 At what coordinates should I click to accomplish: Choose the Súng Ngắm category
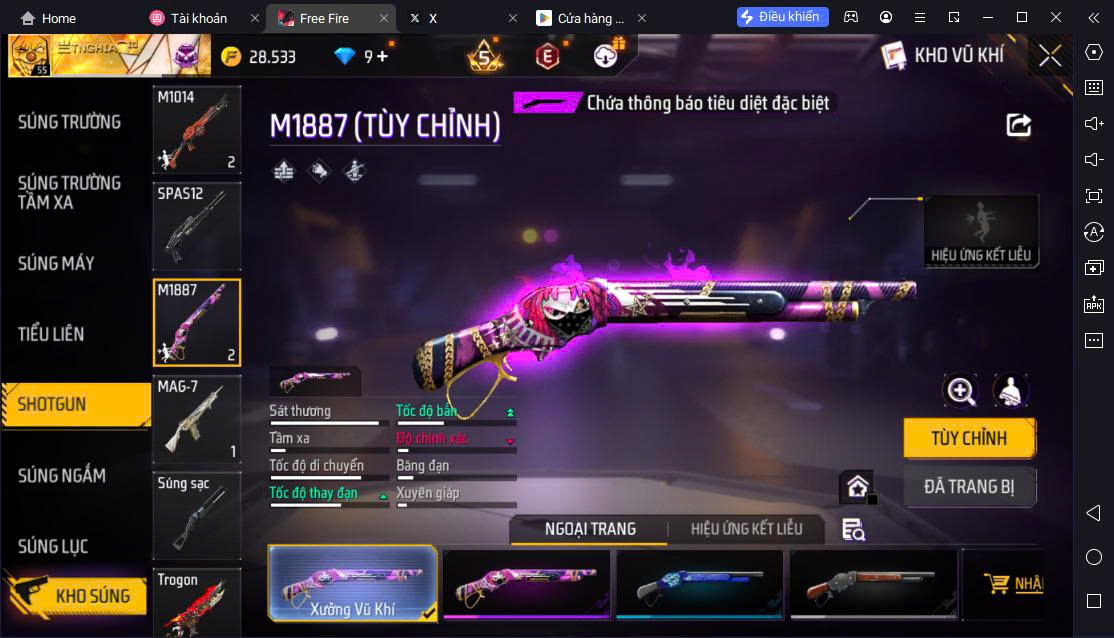(62, 476)
